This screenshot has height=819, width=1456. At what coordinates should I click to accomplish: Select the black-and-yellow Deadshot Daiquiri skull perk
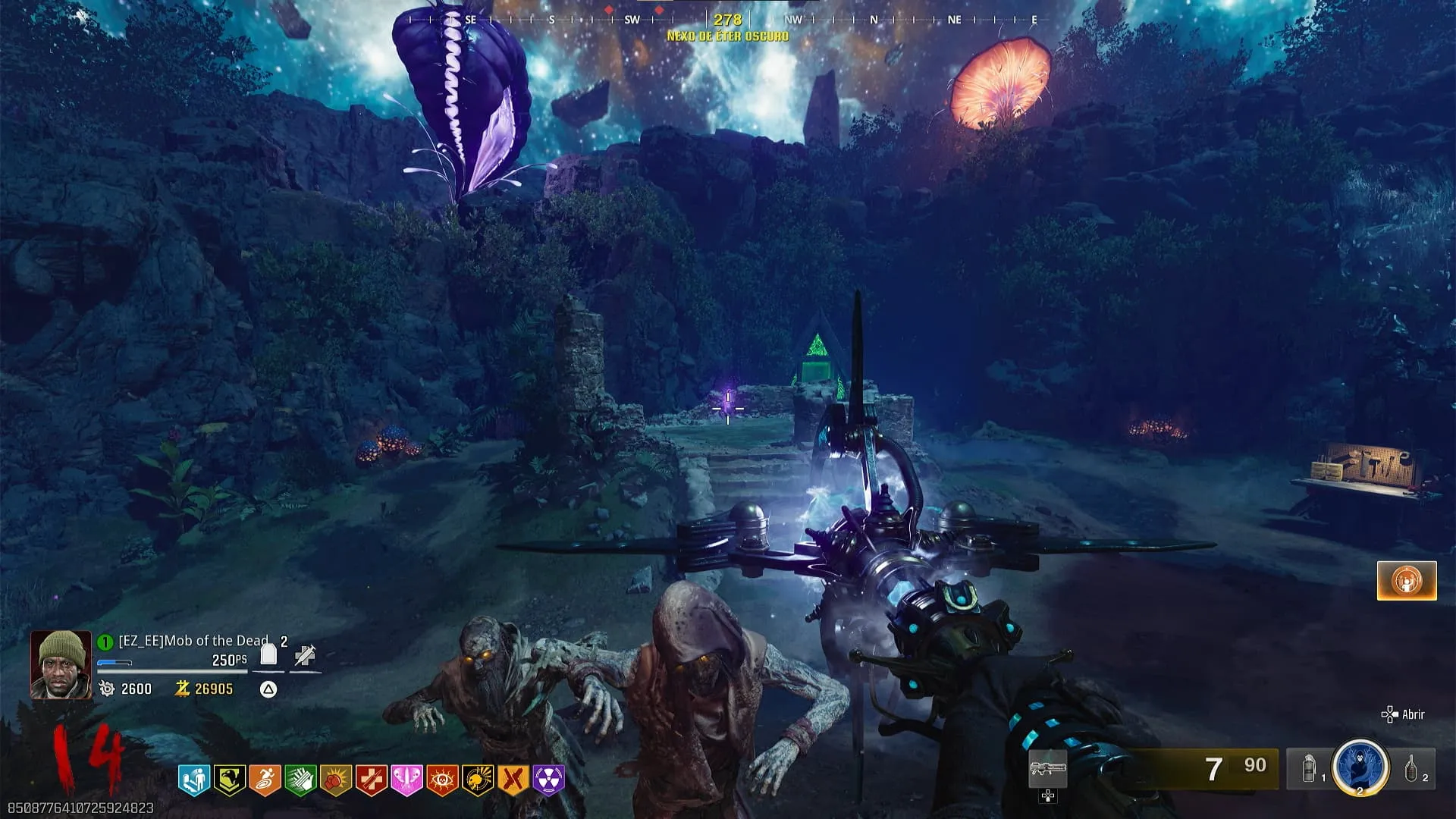[478, 780]
